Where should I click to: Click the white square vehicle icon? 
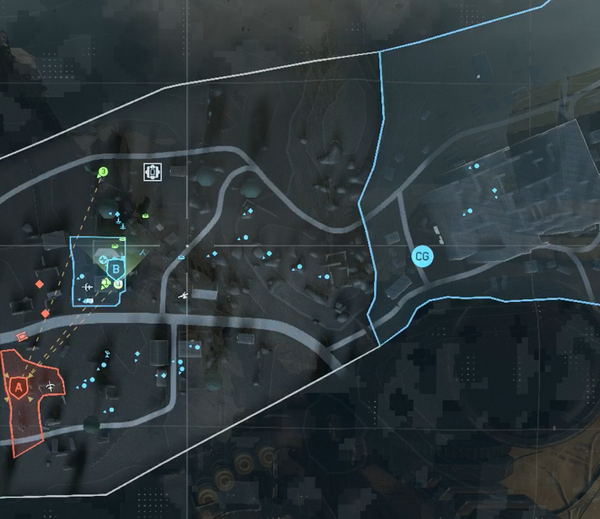[152, 173]
